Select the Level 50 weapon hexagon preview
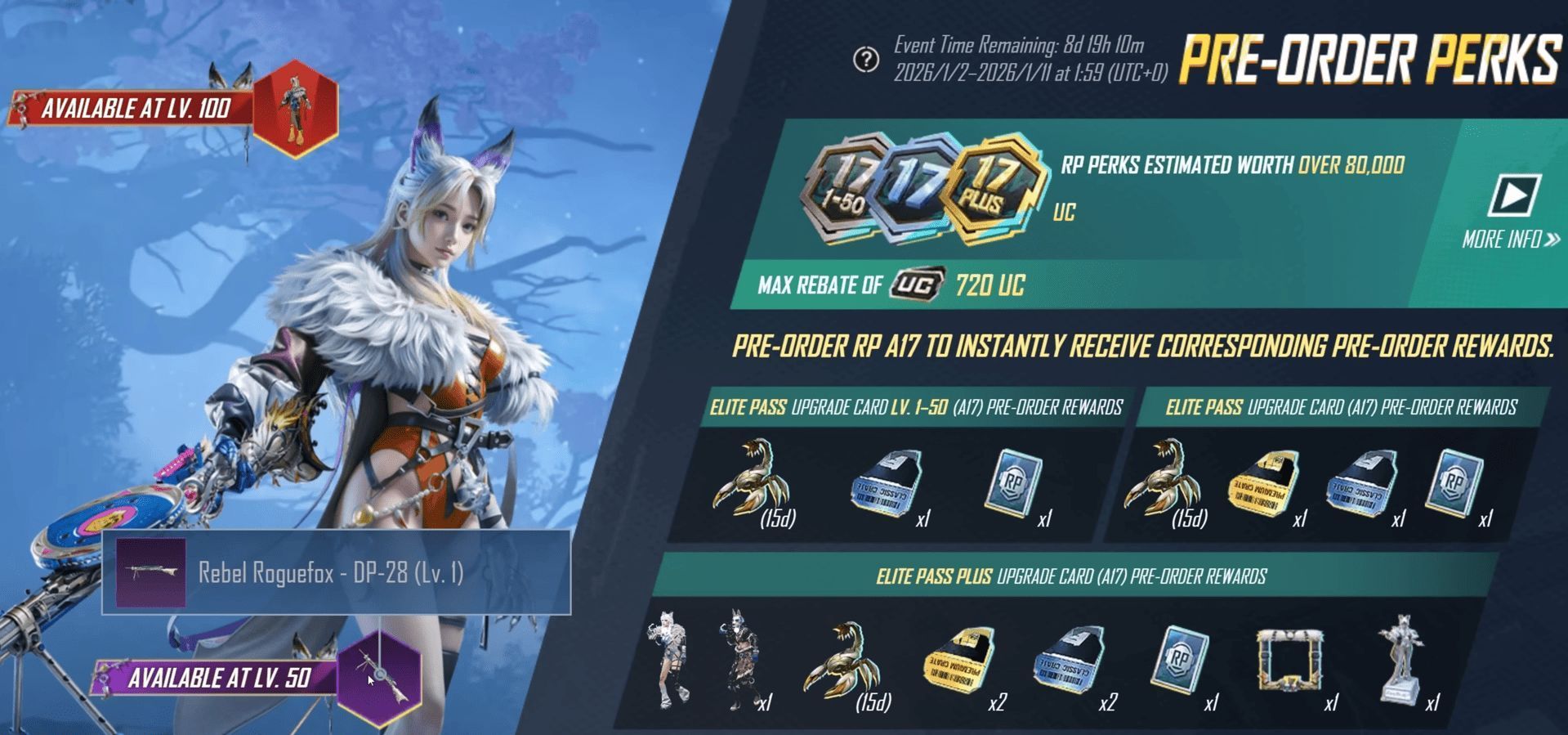Viewport: 1568px width, 735px height. tap(379, 678)
